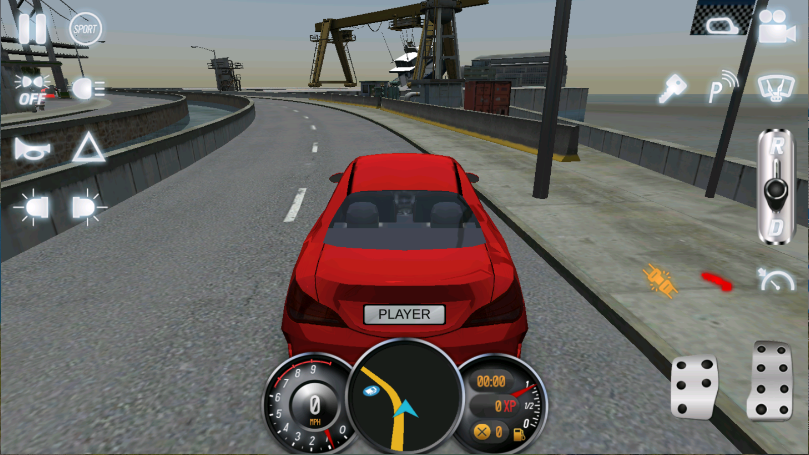This screenshot has height=455, width=809.
Task: Pause the game
Action: (x=32, y=28)
